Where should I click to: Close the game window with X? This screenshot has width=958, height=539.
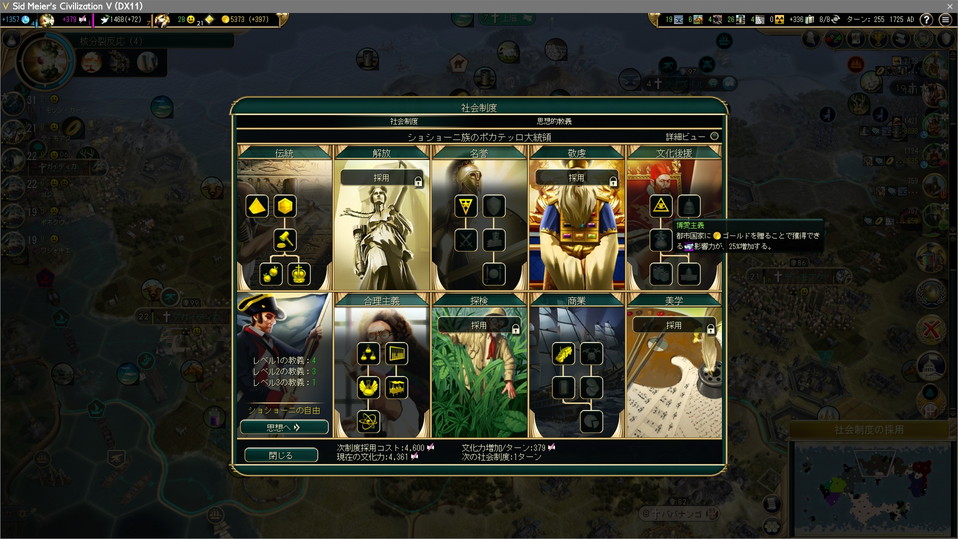coord(945,6)
